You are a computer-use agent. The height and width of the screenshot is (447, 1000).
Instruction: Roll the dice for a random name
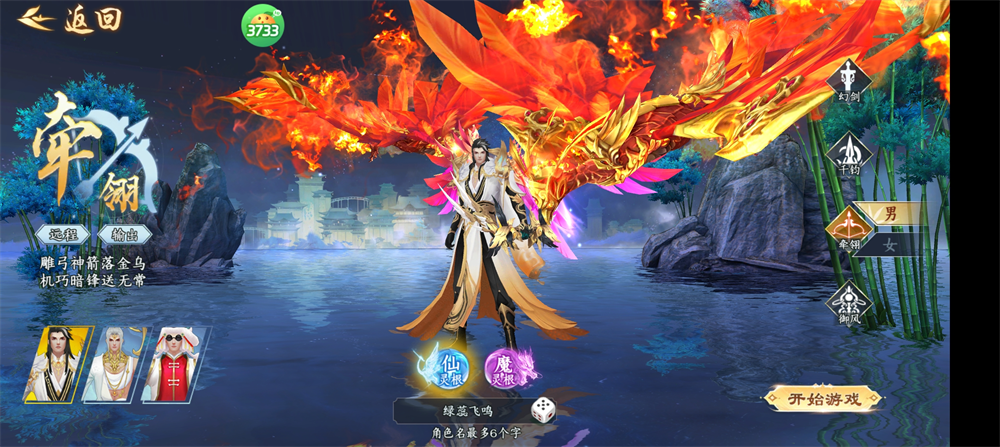click(x=543, y=409)
